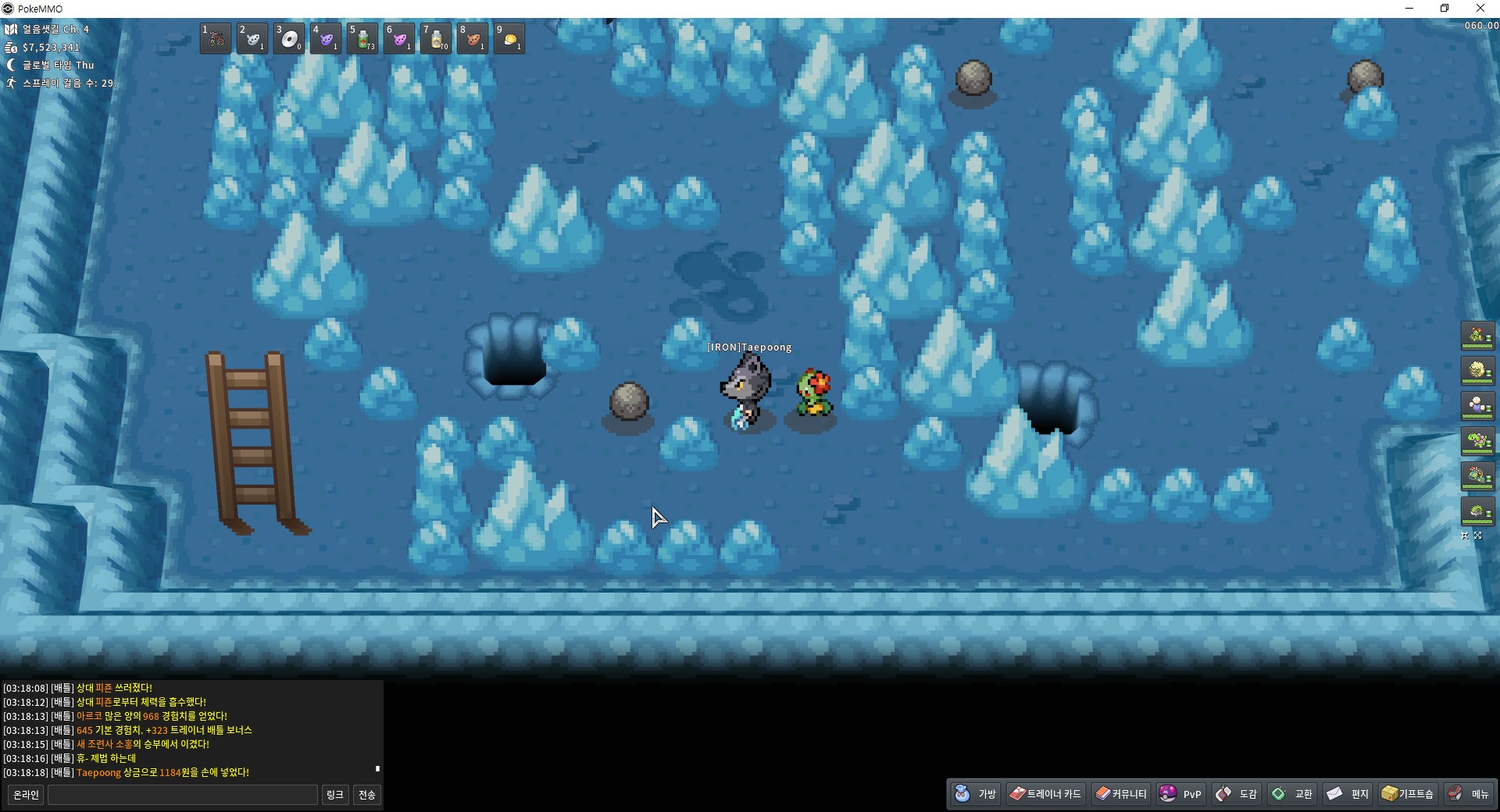Use the yellow spray can in slot 7
This screenshot has width=1500, height=812.
click(436, 38)
